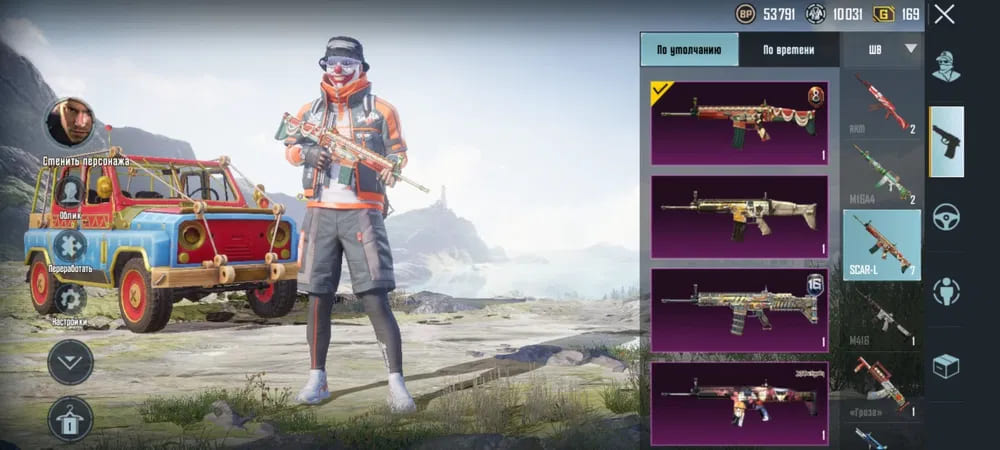The width and height of the screenshot is (1000, 450).
Task: Select the colorful red-blue SCAR-L skin
Action: tap(739, 402)
